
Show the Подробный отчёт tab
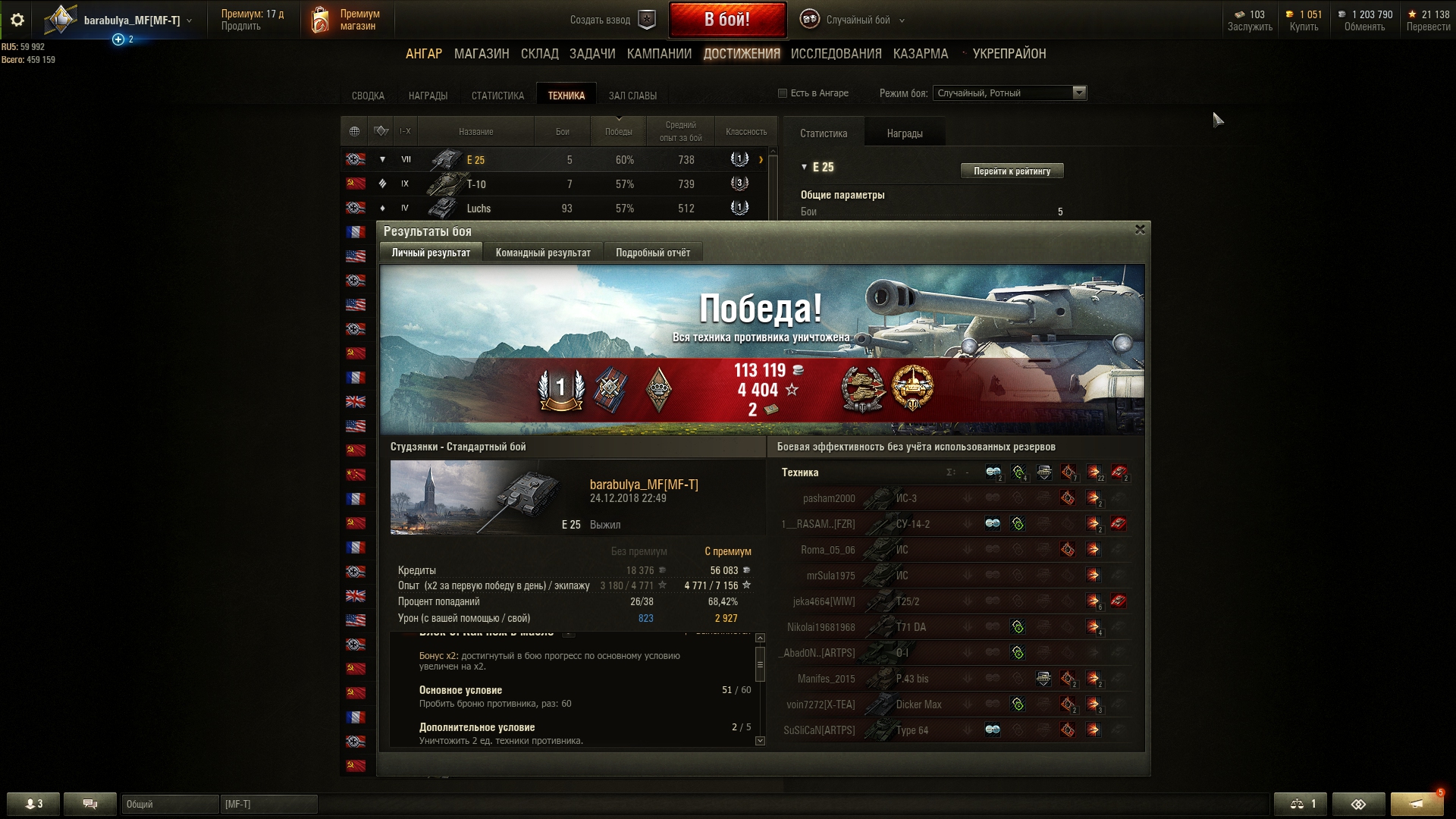point(653,253)
